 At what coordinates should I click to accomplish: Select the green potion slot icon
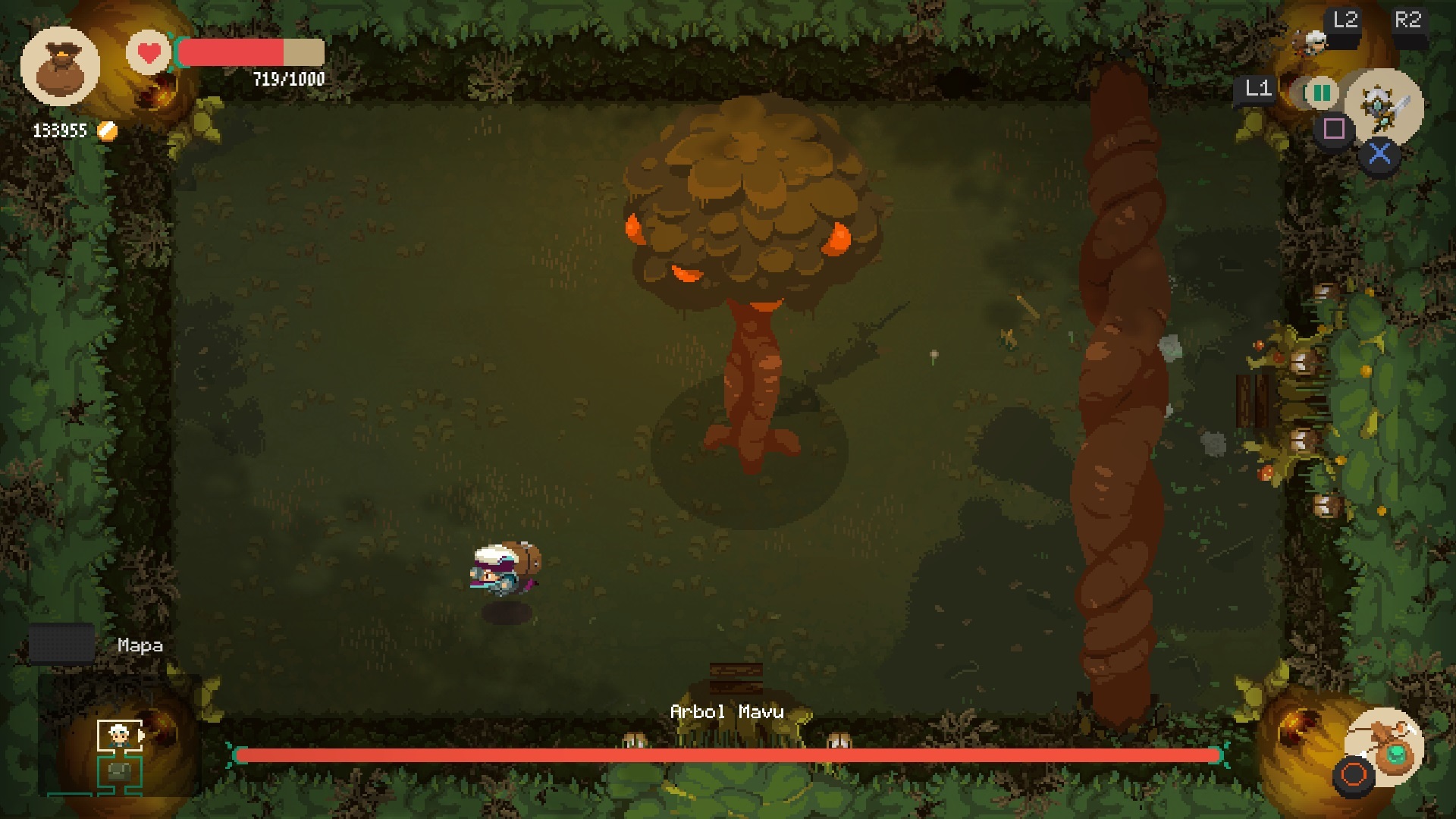click(x=1319, y=93)
